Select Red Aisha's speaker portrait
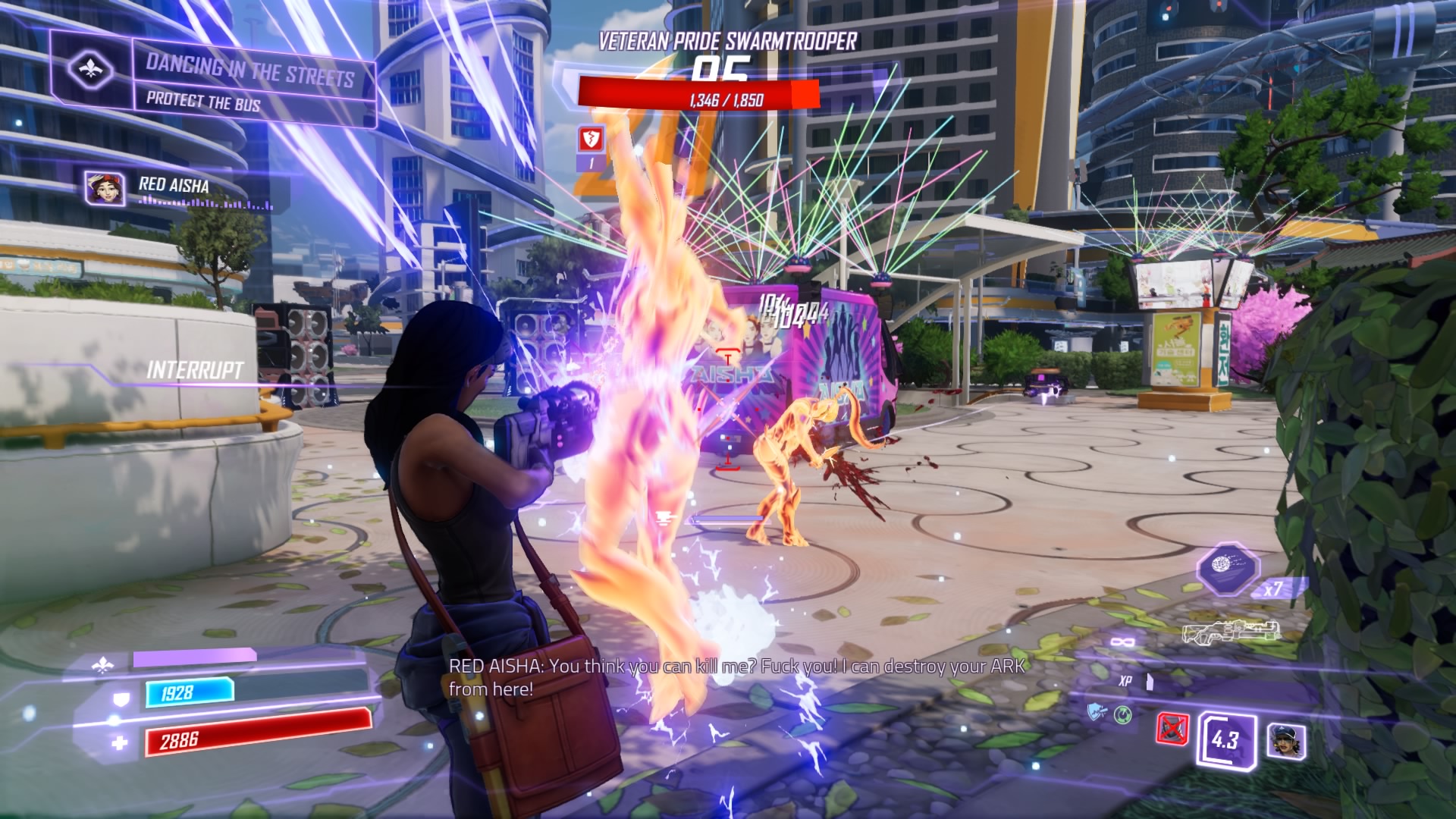1456x819 pixels. (105, 188)
